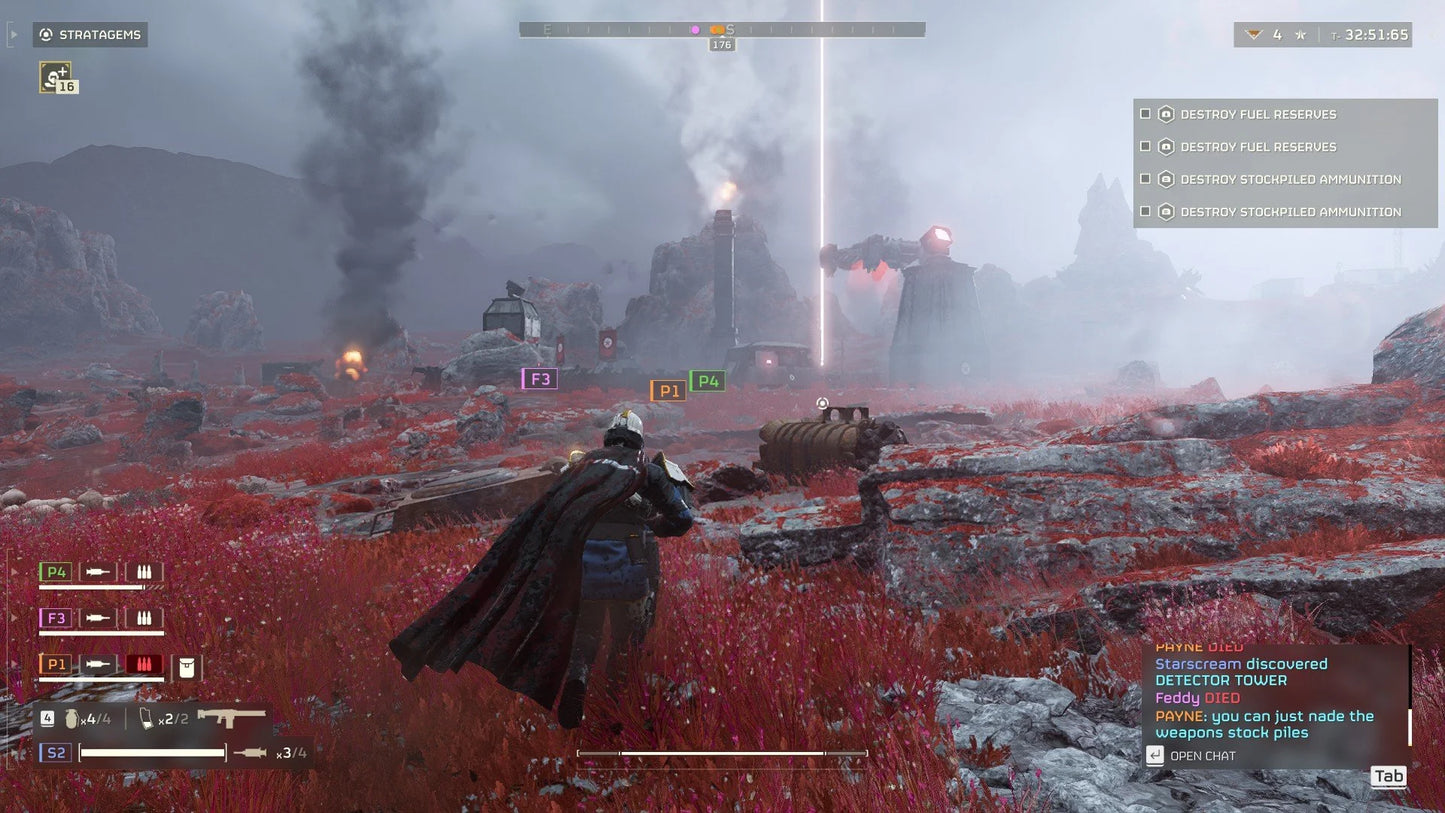This screenshot has height=813, width=1445.
Task: Check the second Destroy Fuel Reserves objective box
Action: [x=1145, y=146]
